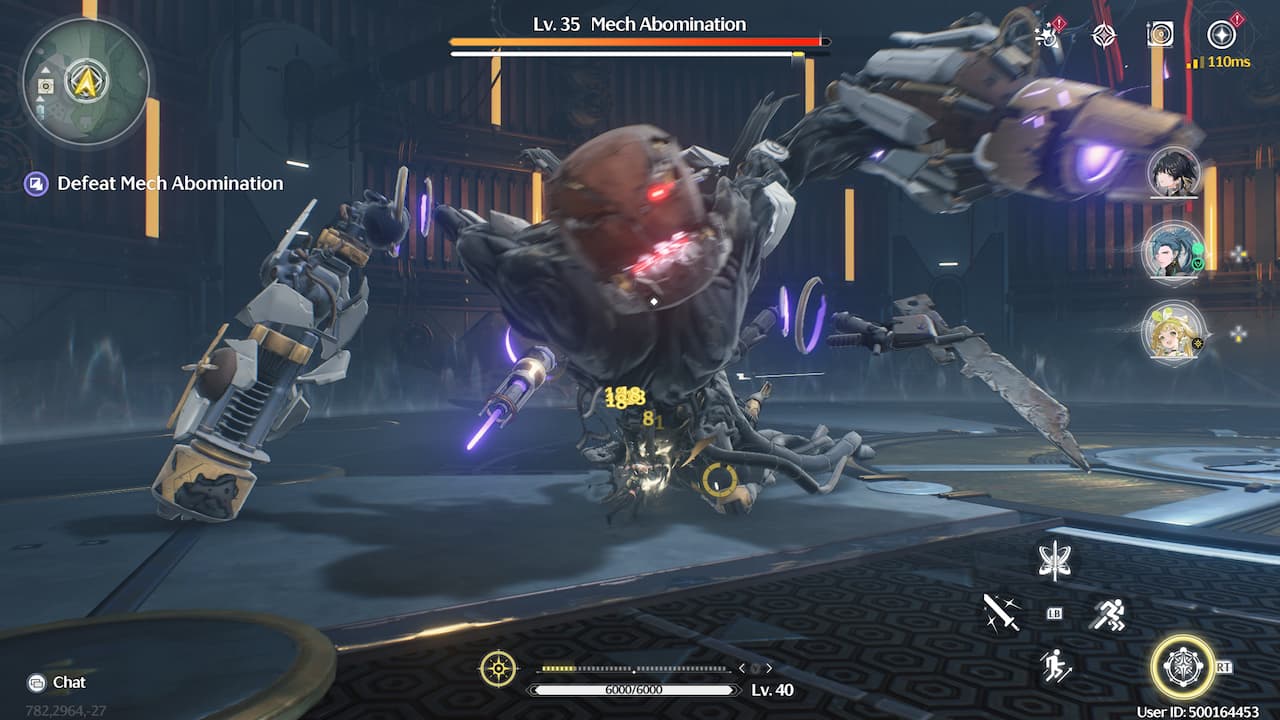
Task: Toggle the crosshair target lock icon
Action: point(498,668)
